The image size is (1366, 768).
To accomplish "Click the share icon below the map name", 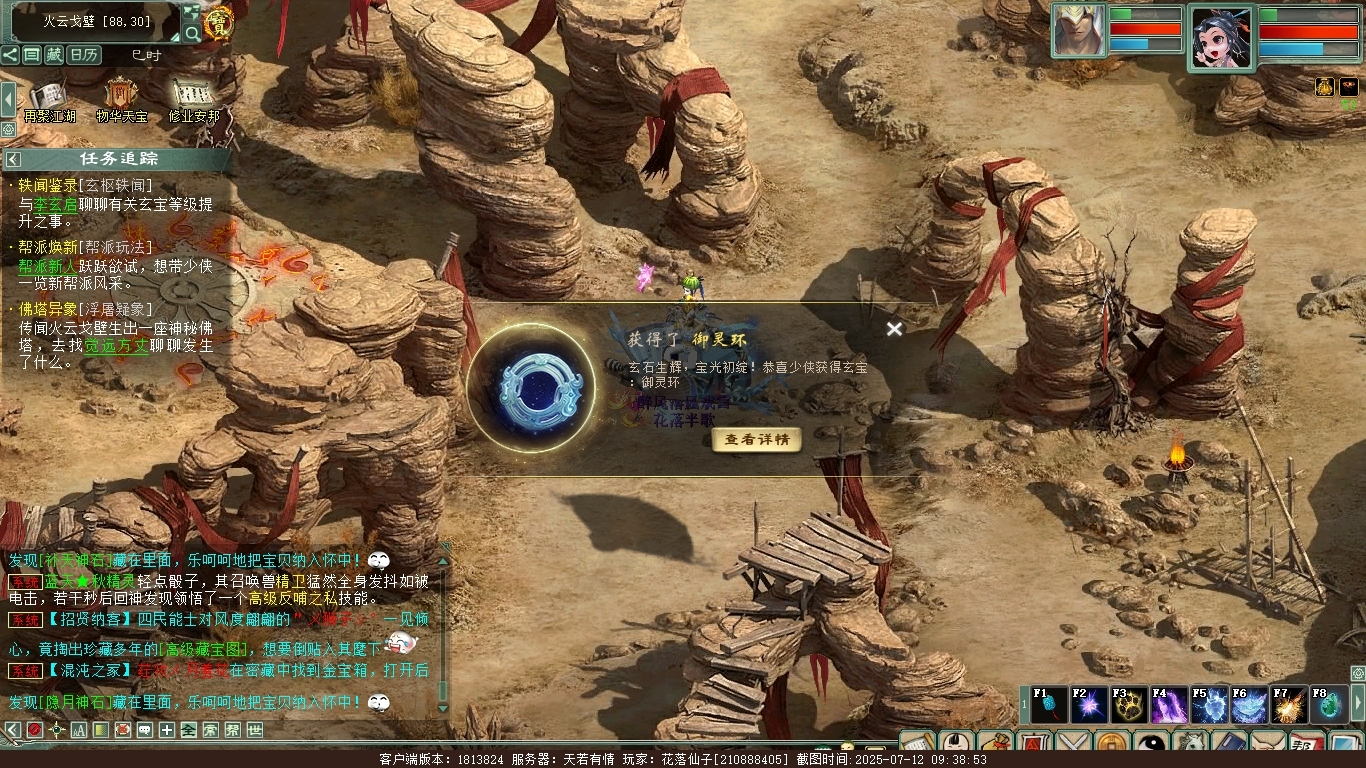I will tap(10, 55).
